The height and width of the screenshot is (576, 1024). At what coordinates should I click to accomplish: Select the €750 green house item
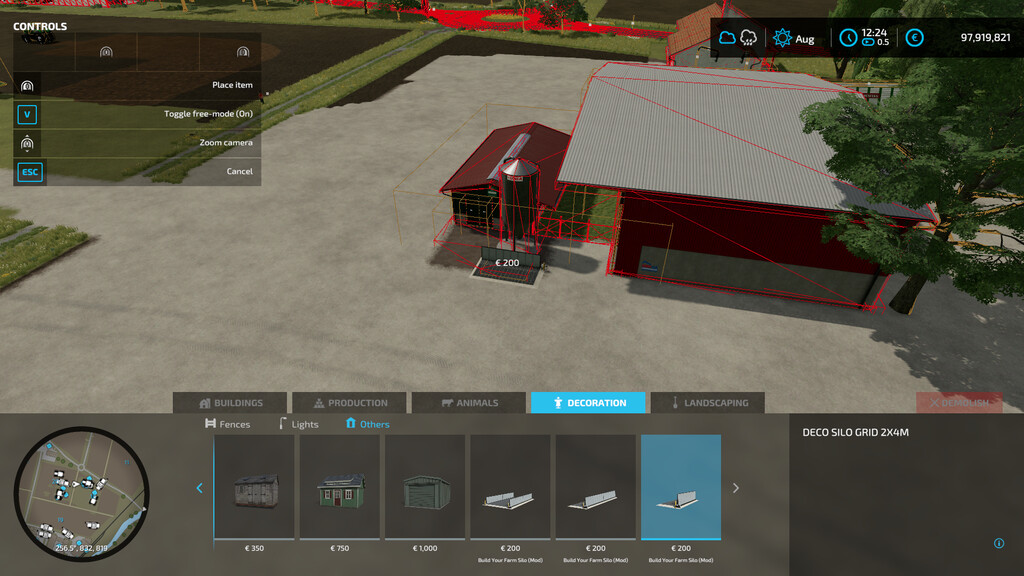click(x=340, y=487)
